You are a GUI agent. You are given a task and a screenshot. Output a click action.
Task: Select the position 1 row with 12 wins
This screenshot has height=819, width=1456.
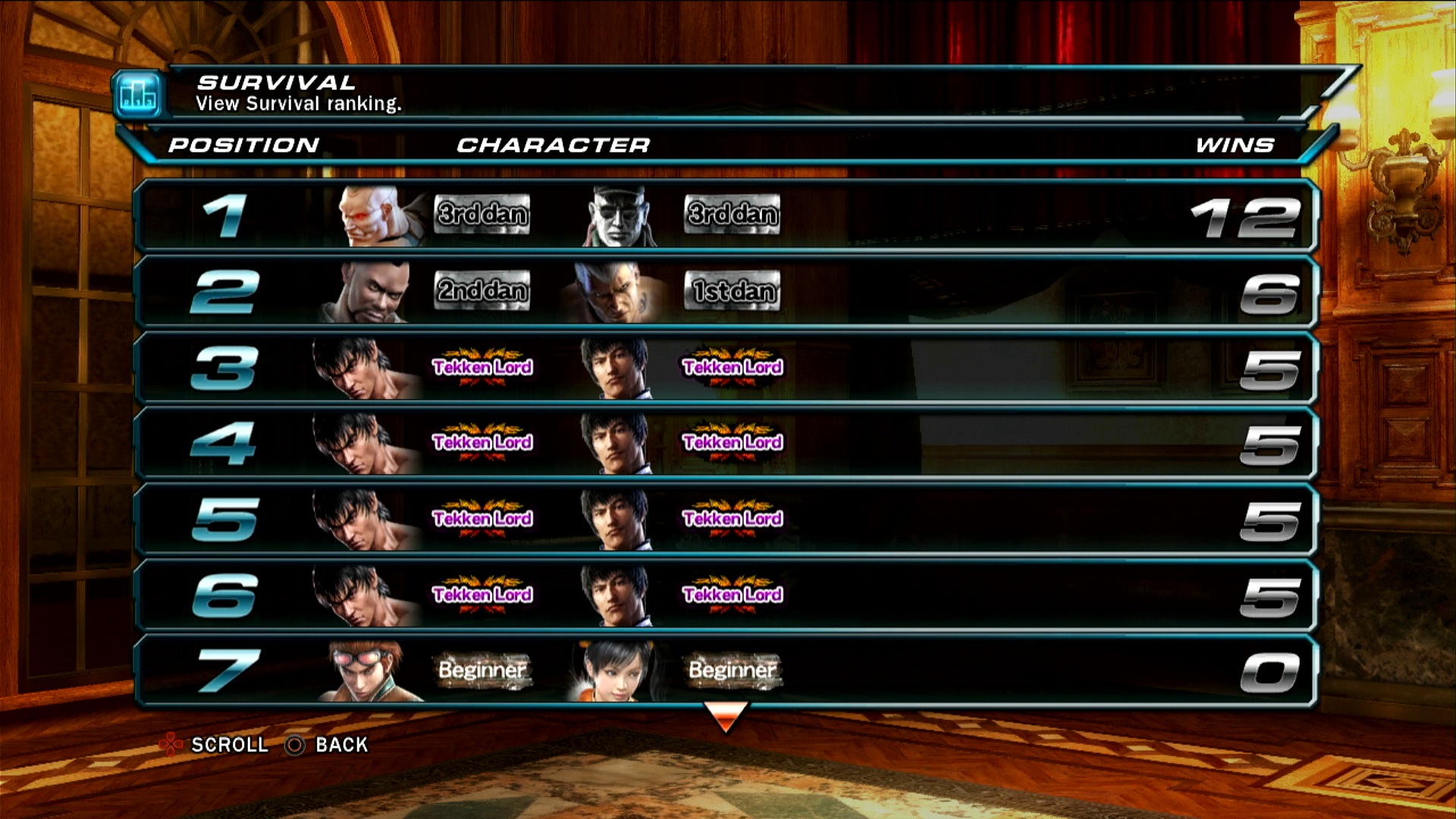(x=726, y=216)
